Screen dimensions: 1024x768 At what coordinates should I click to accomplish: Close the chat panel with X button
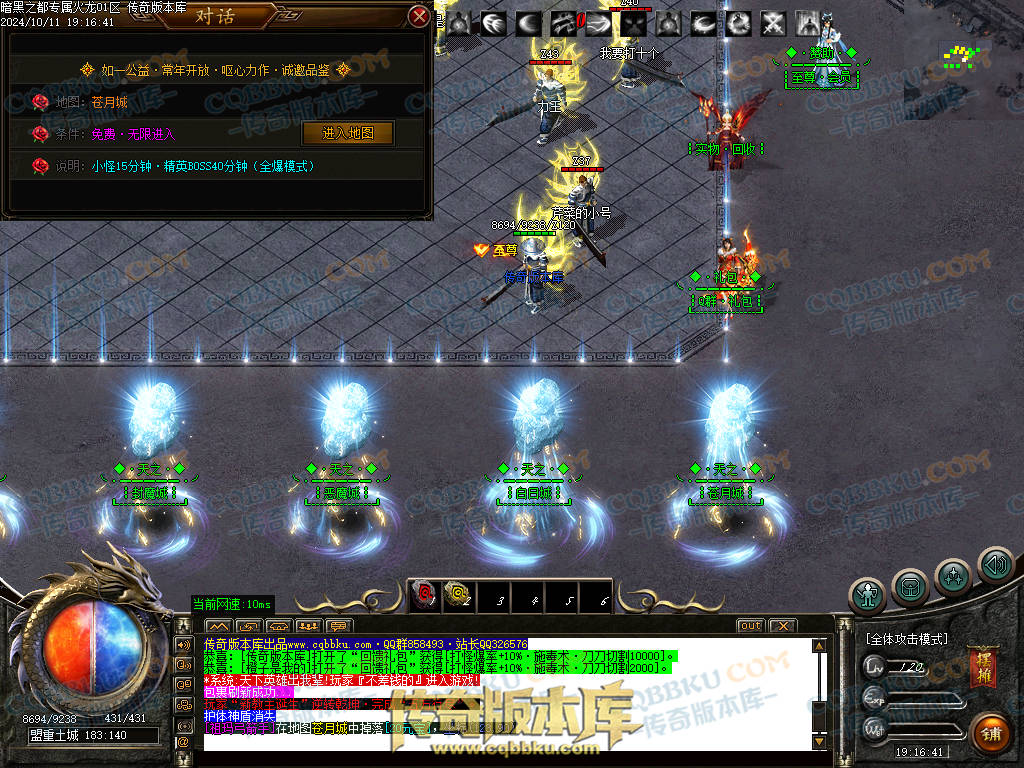pos(782,626)
